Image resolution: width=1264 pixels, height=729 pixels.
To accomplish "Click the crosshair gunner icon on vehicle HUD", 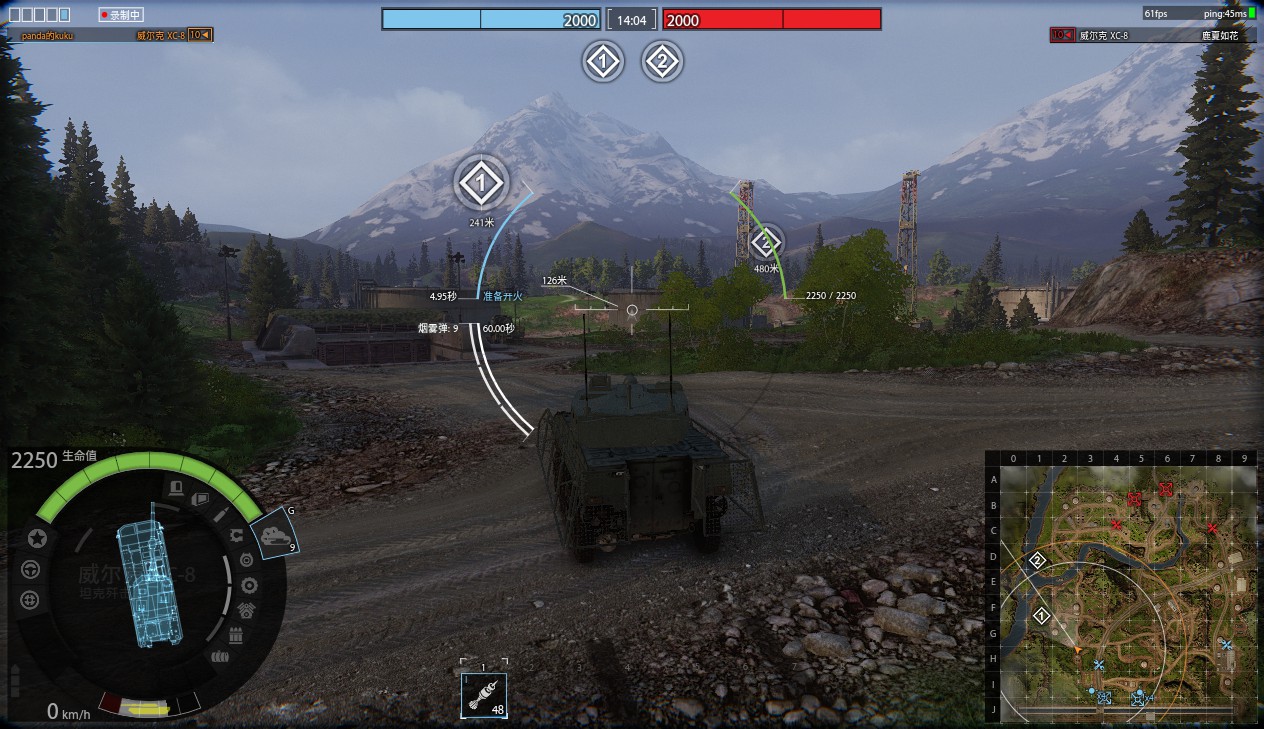I will 30,600.
